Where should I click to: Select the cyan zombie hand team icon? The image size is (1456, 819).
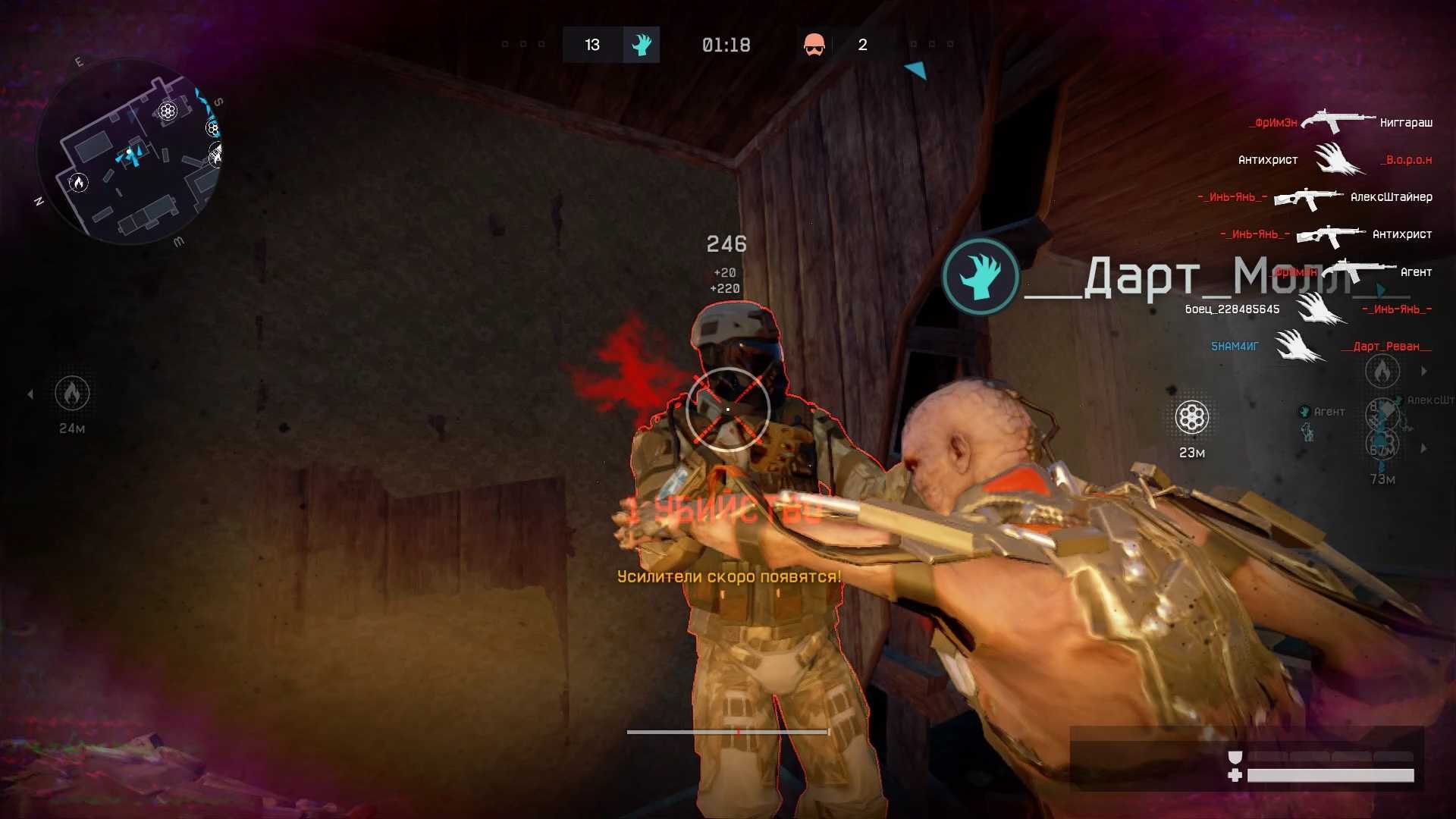(642, 45)
